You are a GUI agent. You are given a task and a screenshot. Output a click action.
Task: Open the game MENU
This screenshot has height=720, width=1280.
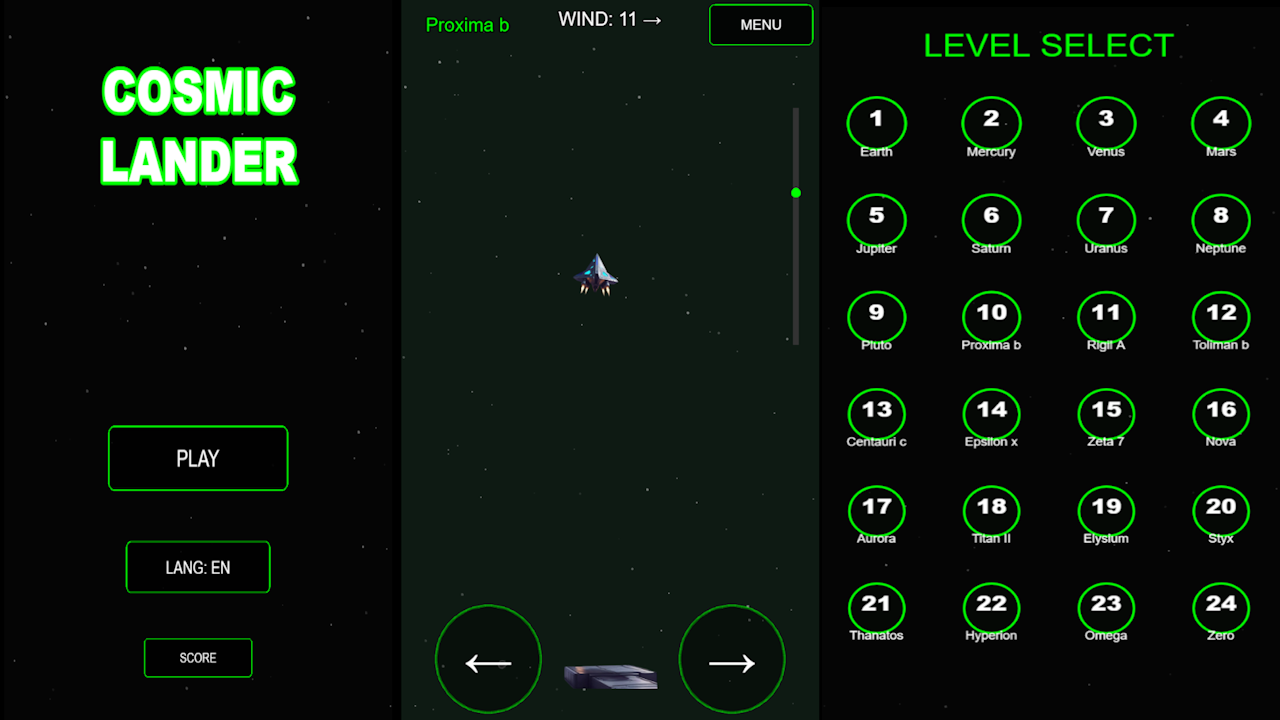click(761, 24)
